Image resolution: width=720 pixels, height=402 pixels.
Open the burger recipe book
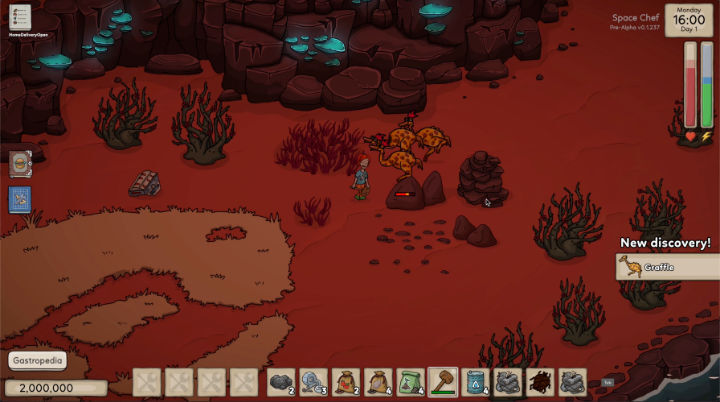pos(20,163)
